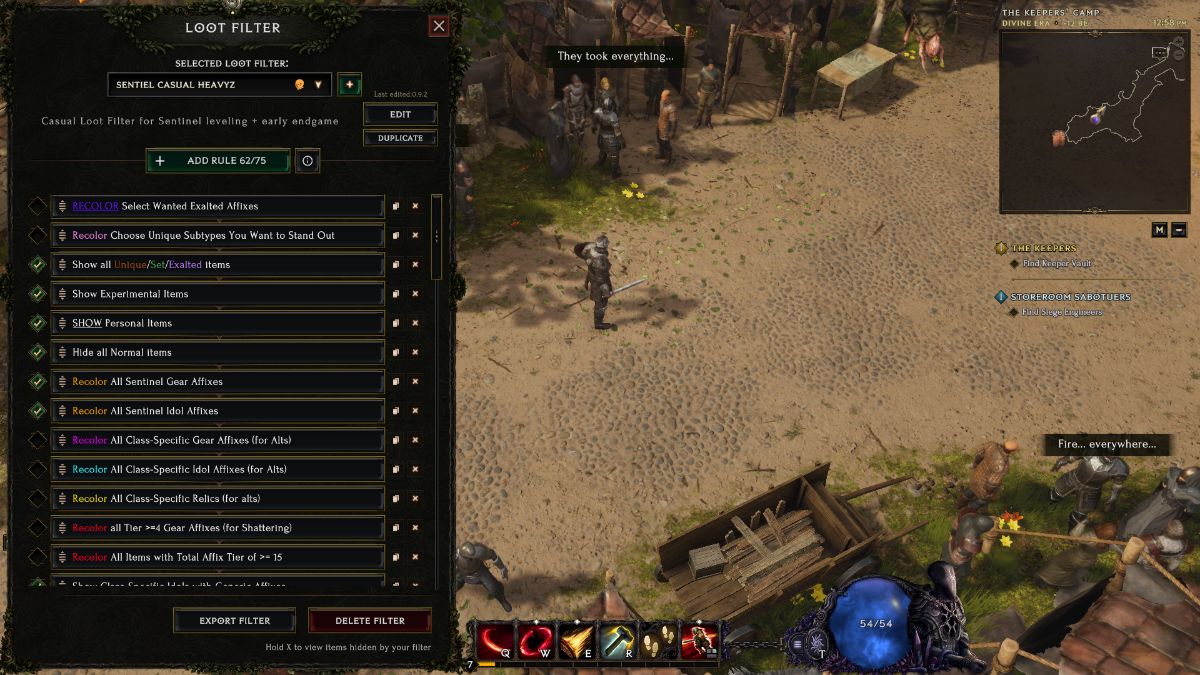Toggle the Hide all Normal Items rule checkbox
The width and height of the screenshot is (1200, 675).
pos(37,353)
